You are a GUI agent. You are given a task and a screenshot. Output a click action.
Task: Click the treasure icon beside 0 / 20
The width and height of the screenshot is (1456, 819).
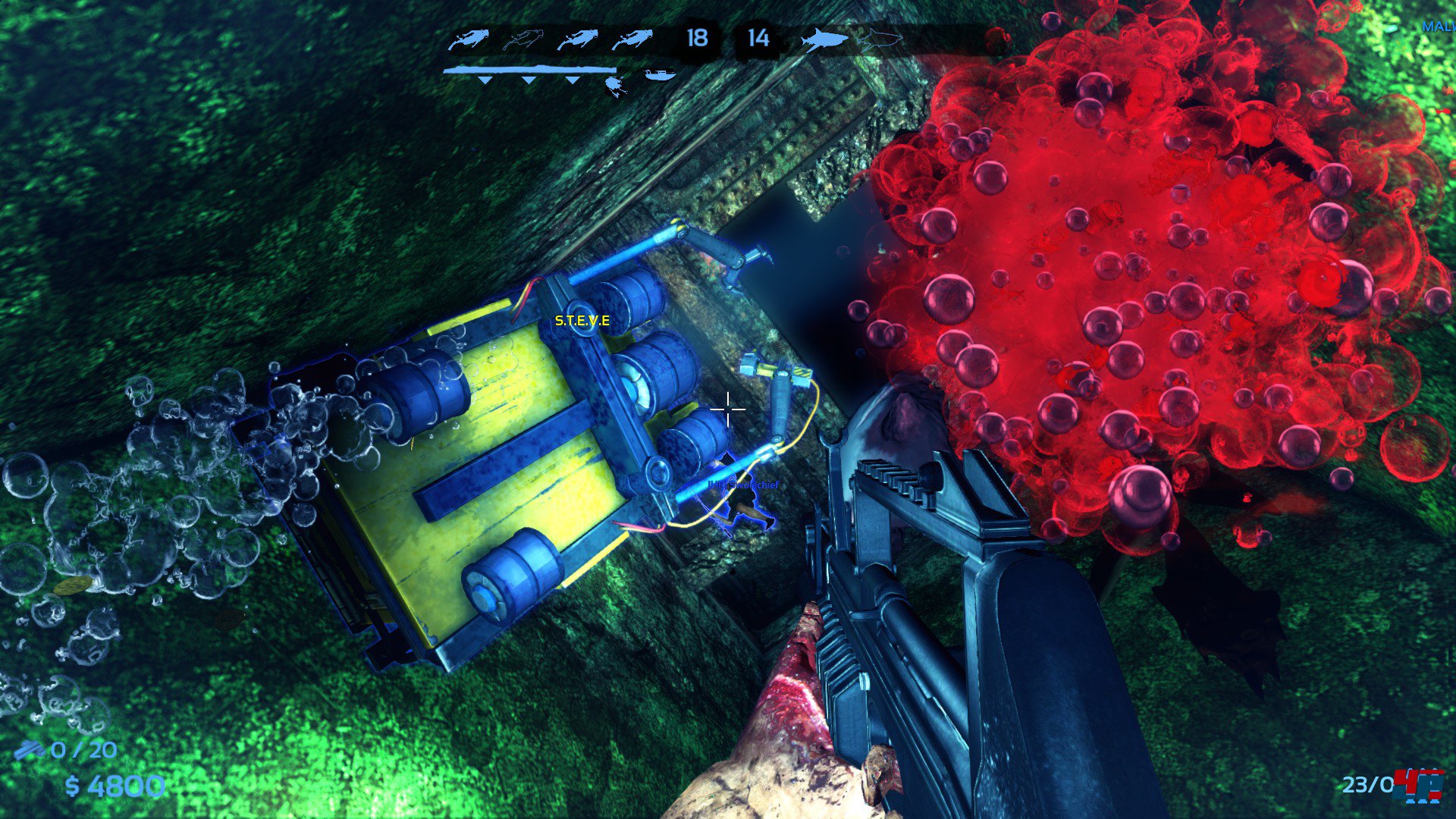click(30, 750)
